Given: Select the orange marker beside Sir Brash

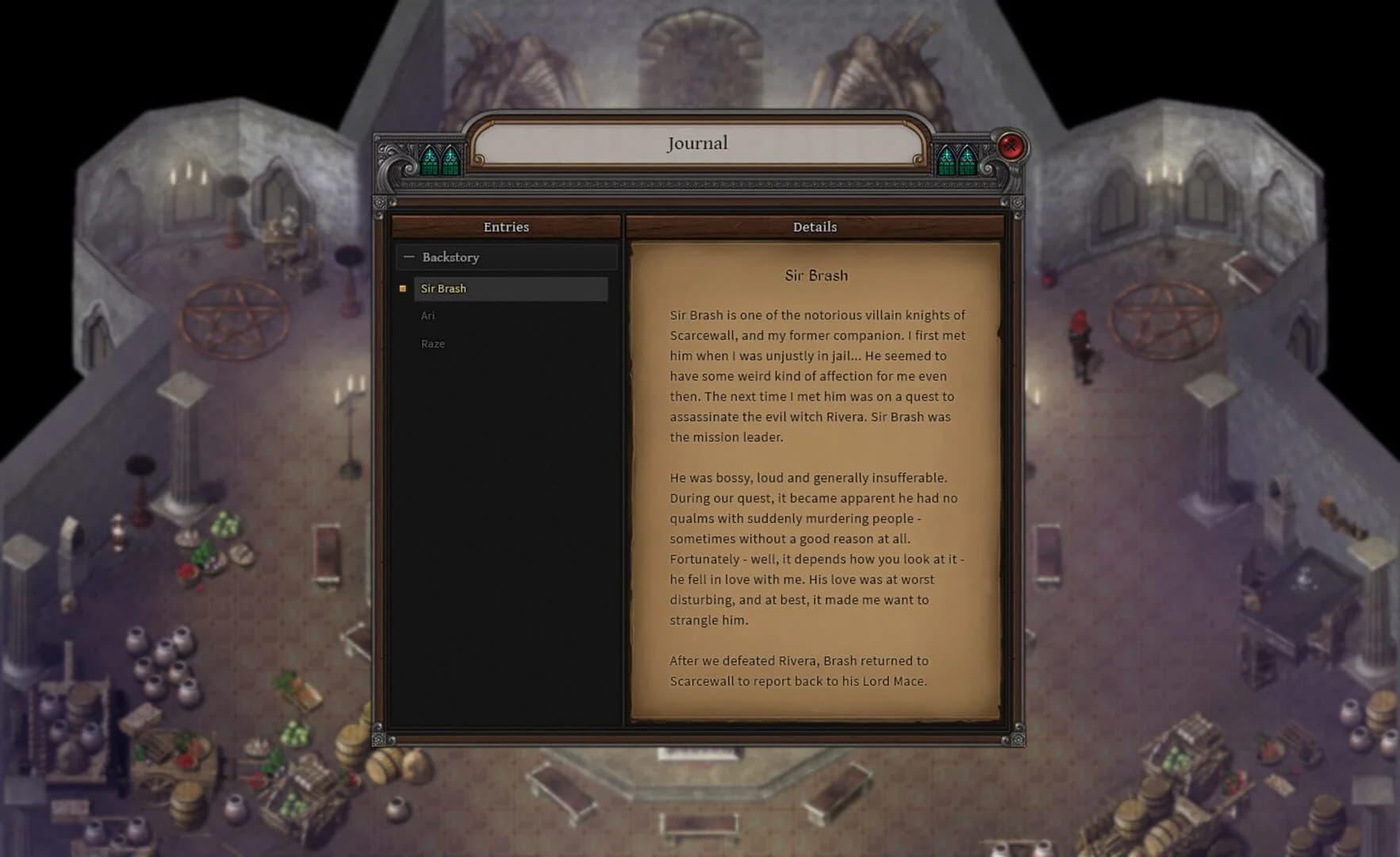Looking at the screenshot, I should [x=402, y=289].
